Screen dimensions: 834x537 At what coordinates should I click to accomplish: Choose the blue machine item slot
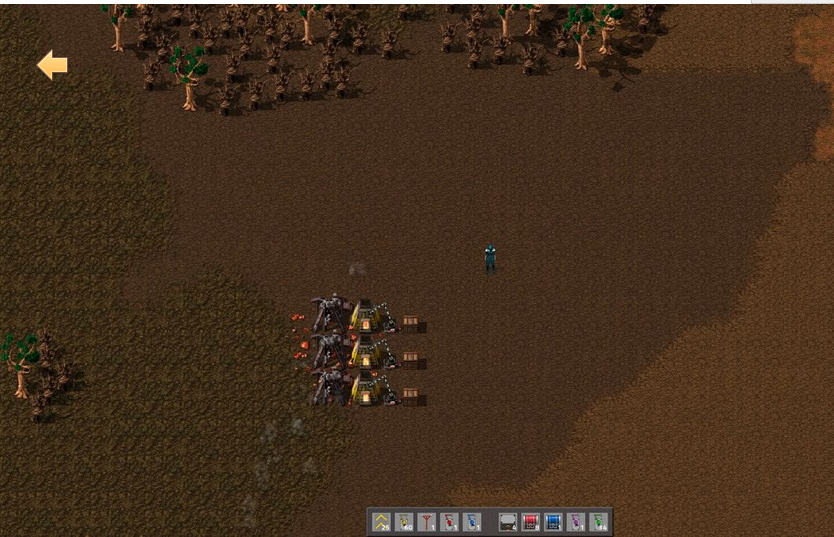pos(553,521)
